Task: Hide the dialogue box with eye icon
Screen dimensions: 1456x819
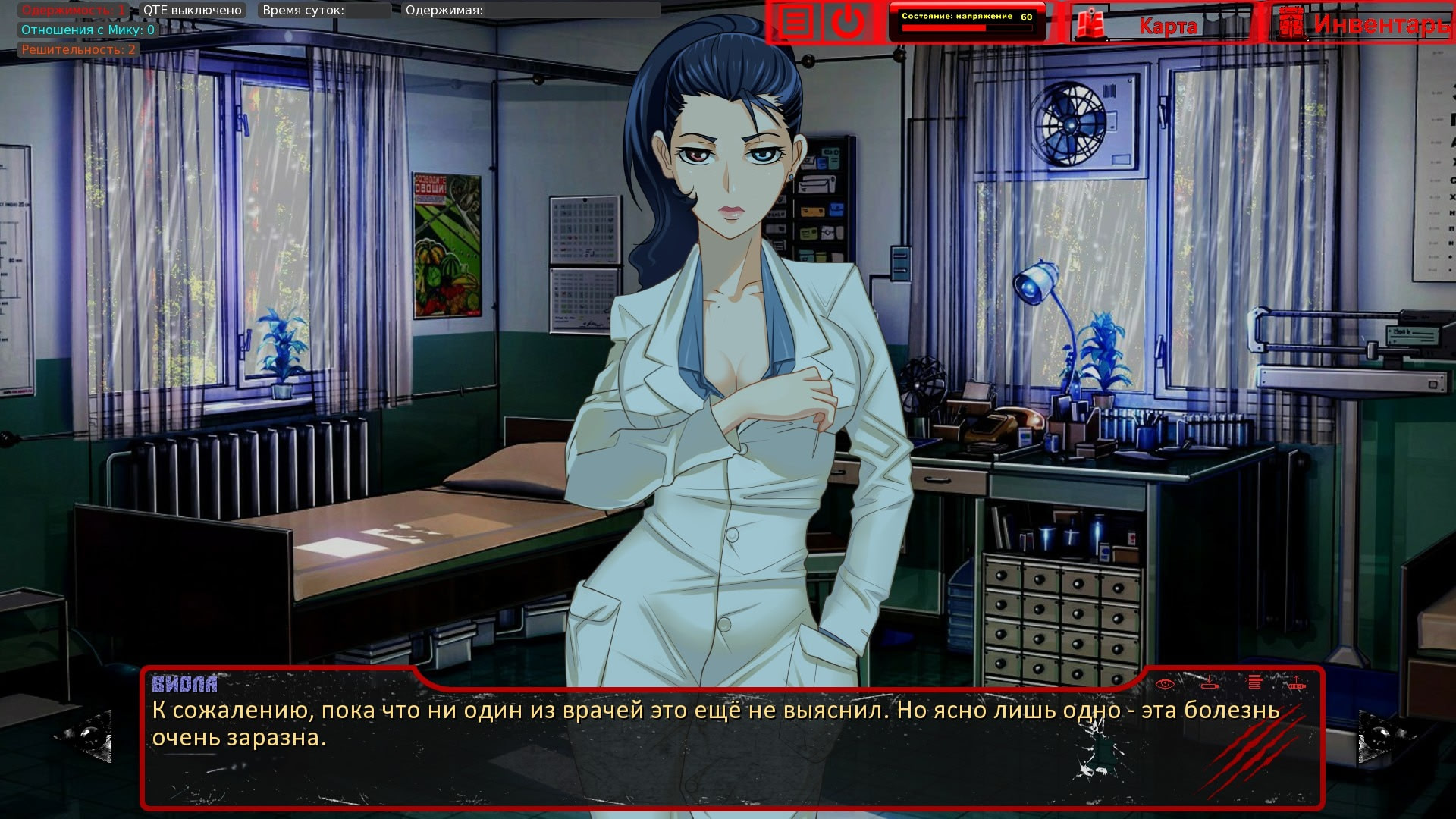Action: point(1166,683)
